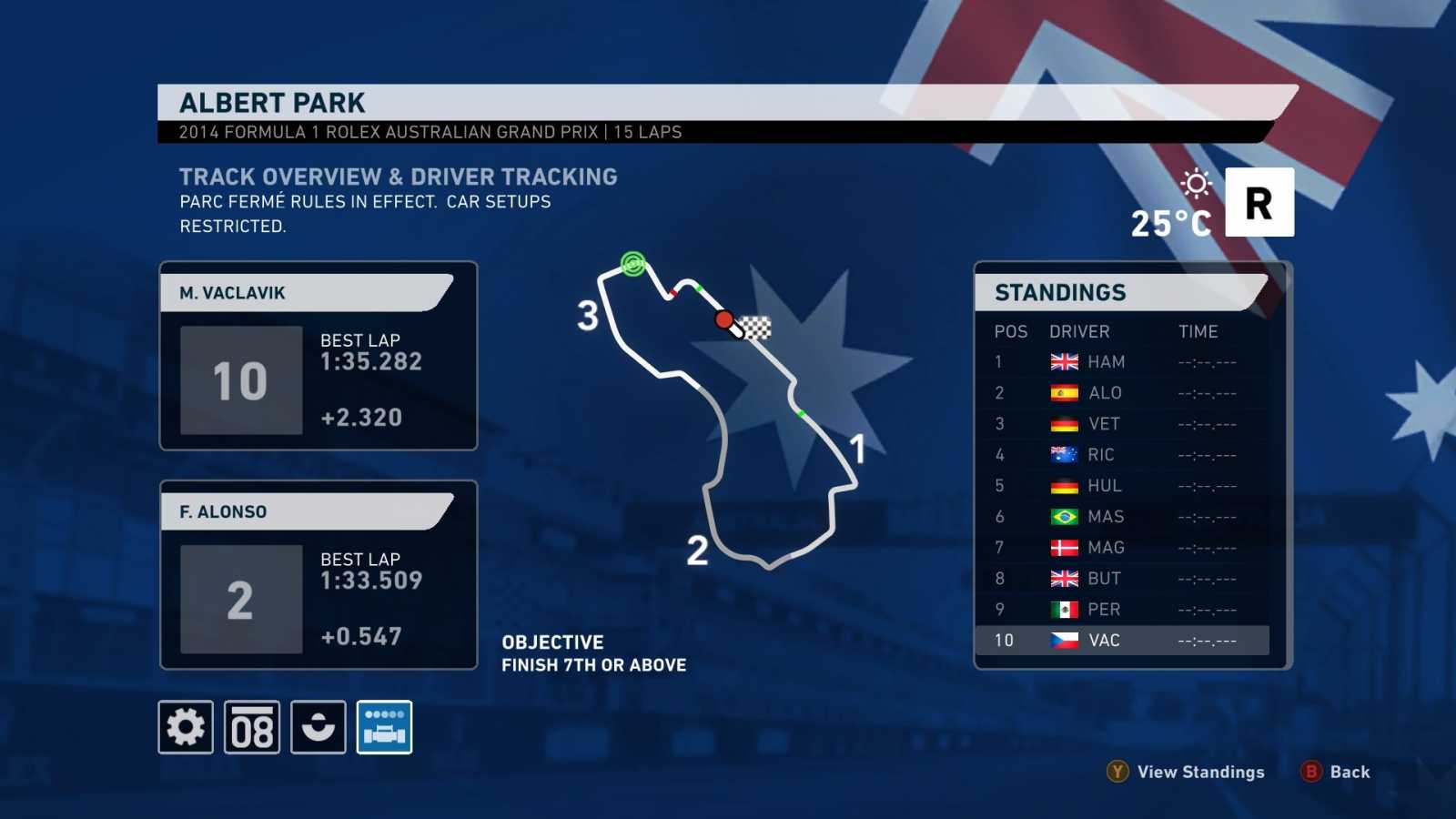
Task: Select the F. Alonso driver card
Action: pos(318,575)
